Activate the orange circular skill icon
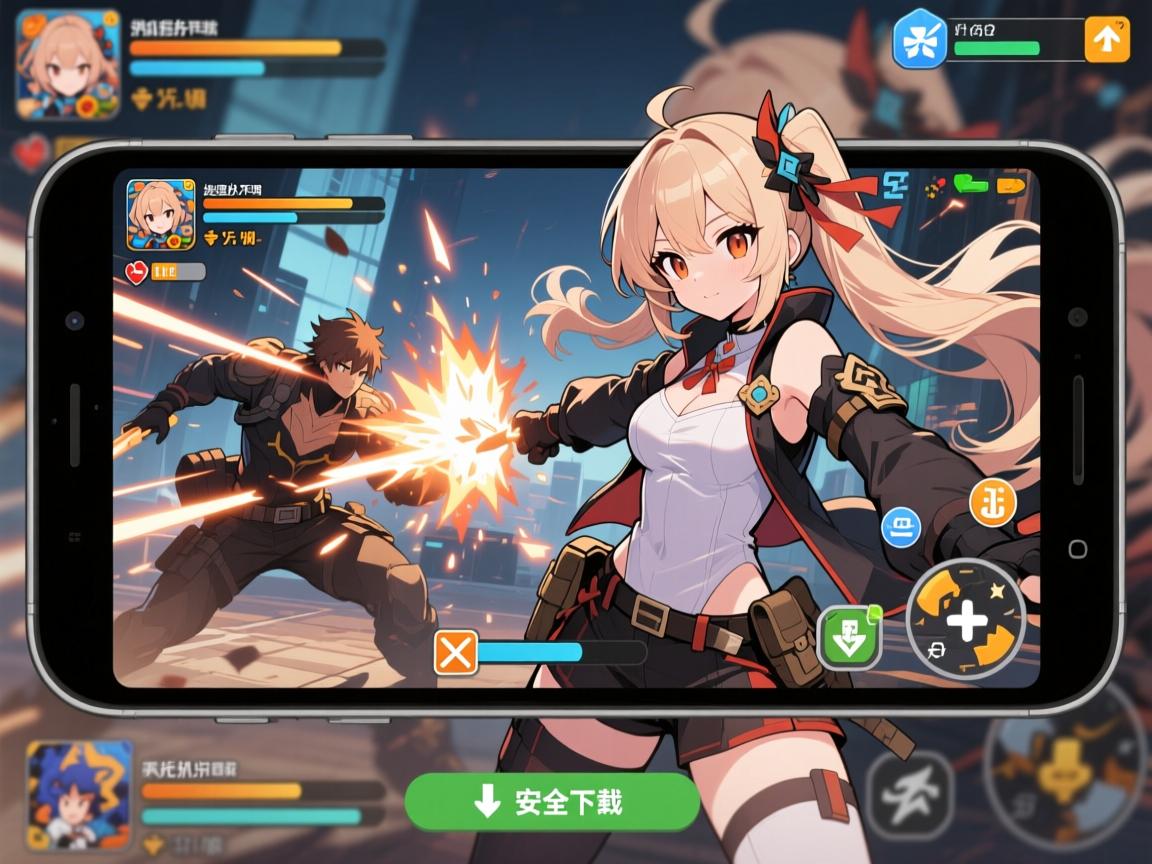 pyautogui.click(x=992, y=503)
